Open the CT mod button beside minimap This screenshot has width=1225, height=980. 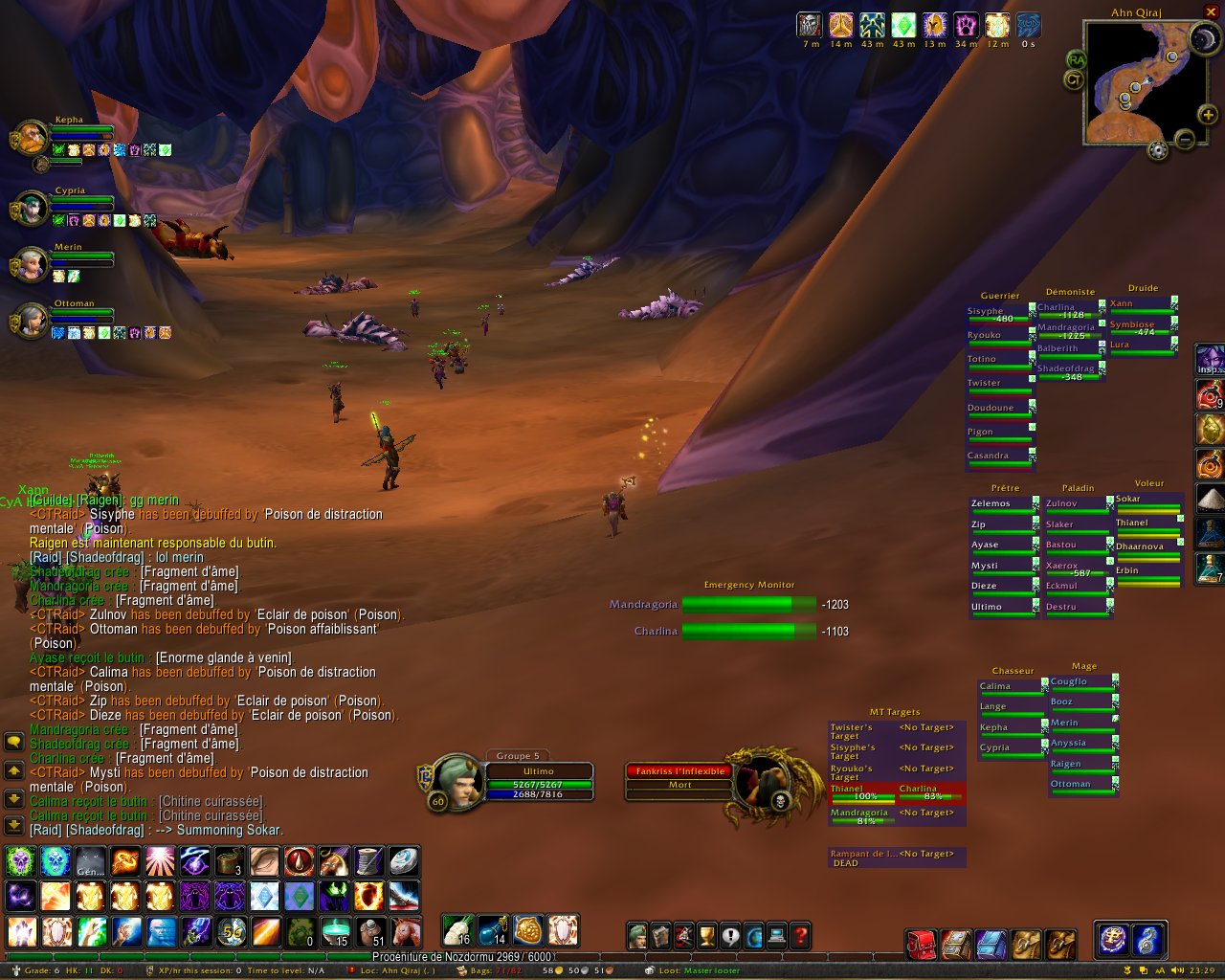1075,80
